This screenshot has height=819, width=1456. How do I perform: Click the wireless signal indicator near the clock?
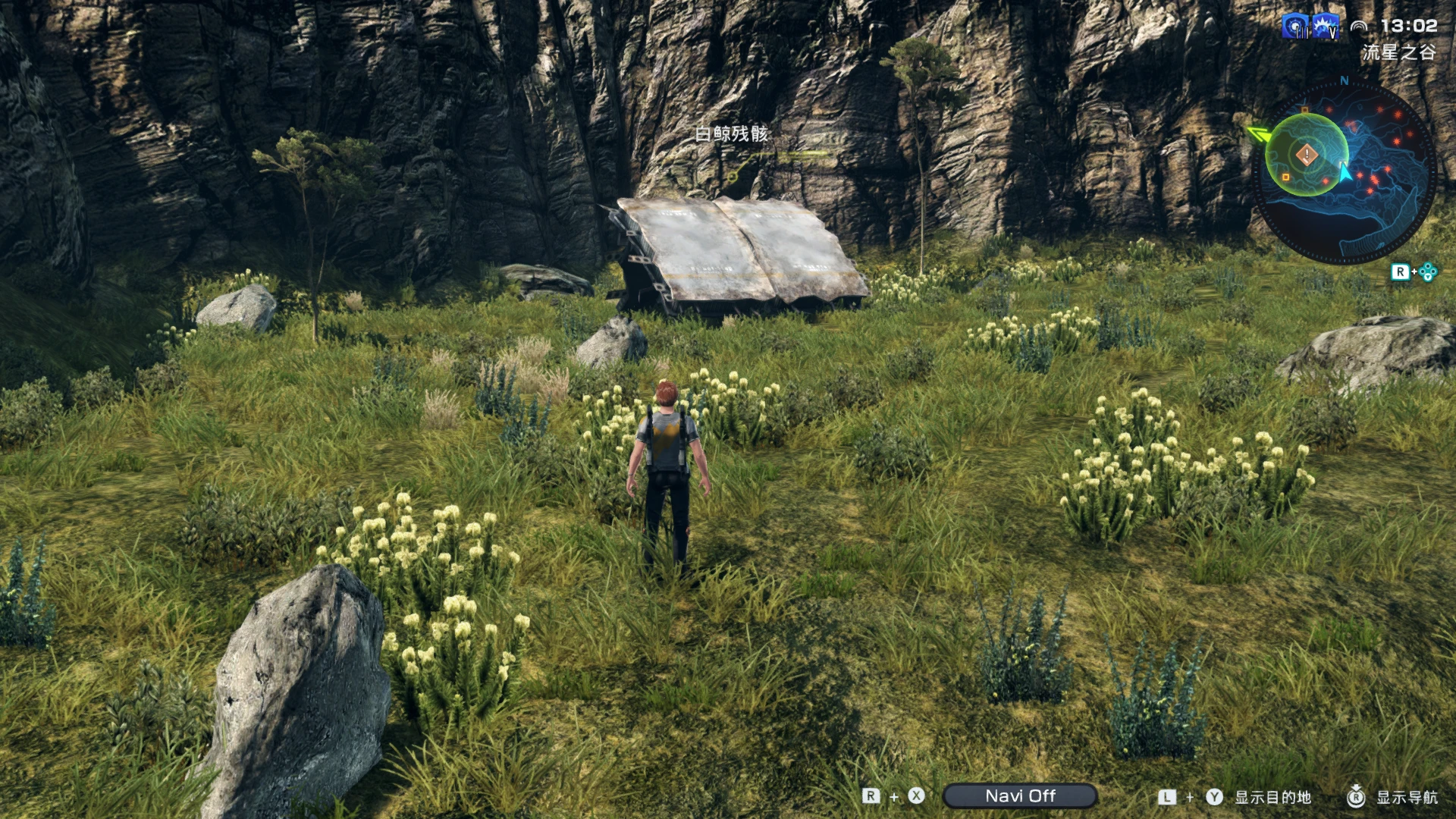[1360, 25]
